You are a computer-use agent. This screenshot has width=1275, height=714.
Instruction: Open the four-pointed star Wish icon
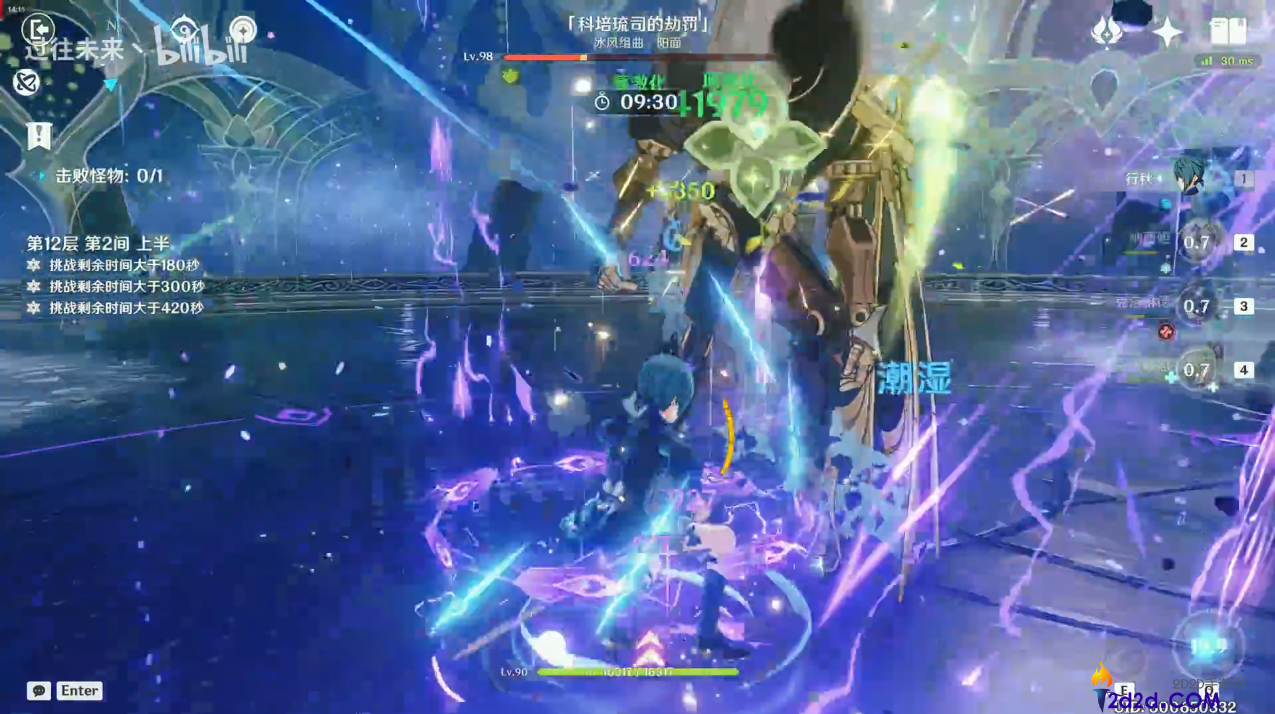pyautogui.click(x=1167, y=32)
